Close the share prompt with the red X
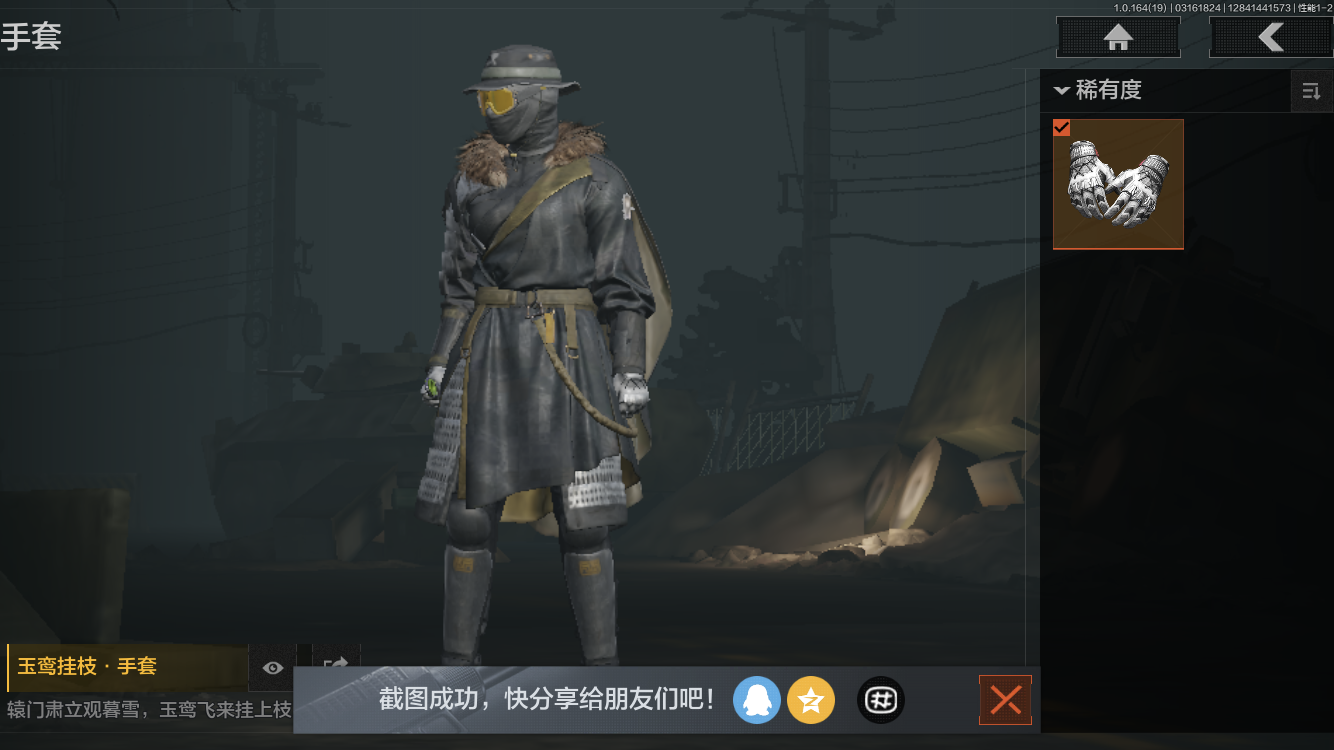 (1005, 700)
